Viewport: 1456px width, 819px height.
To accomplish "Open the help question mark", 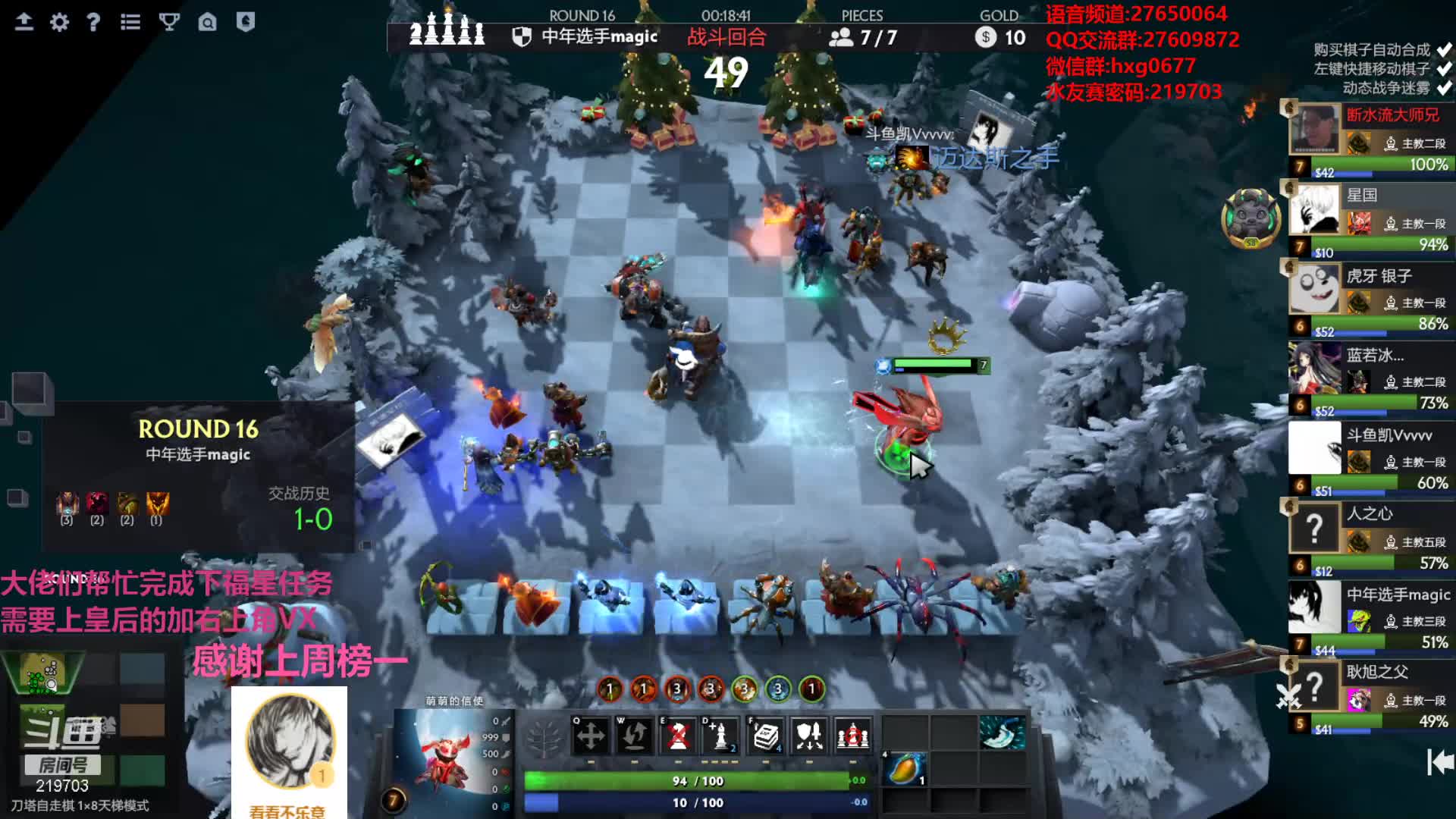I will pyautogui.click(x=93, y=22).
